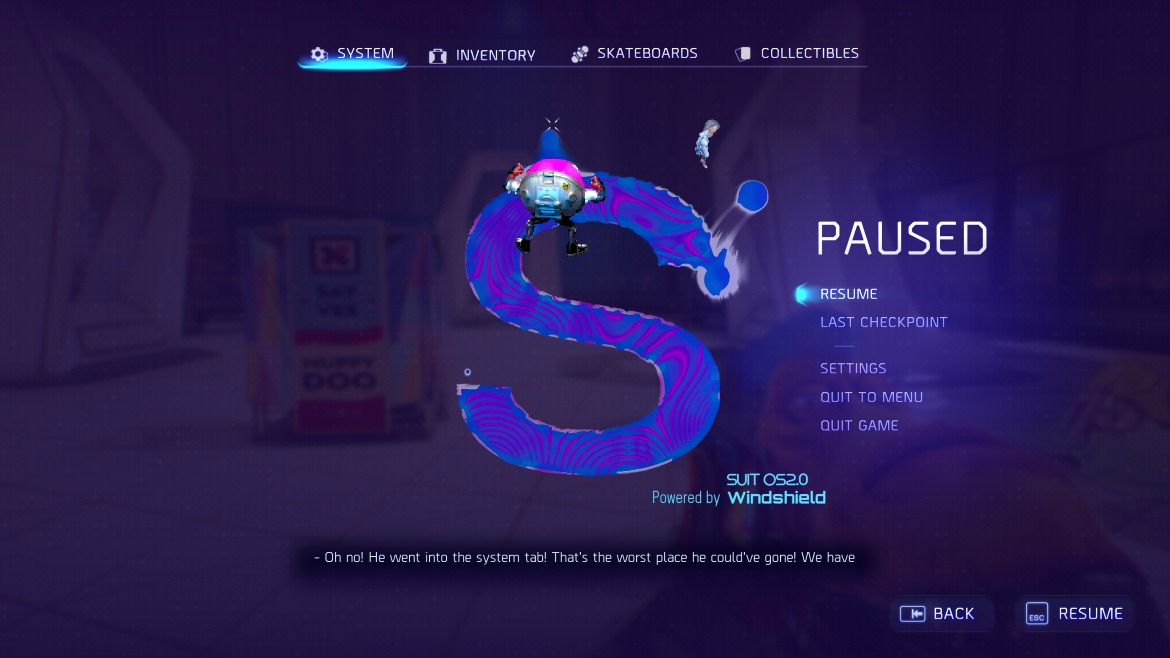Screen dimensions: 1170x658
Task: Select Quit Game option
Action: (859, 425)
